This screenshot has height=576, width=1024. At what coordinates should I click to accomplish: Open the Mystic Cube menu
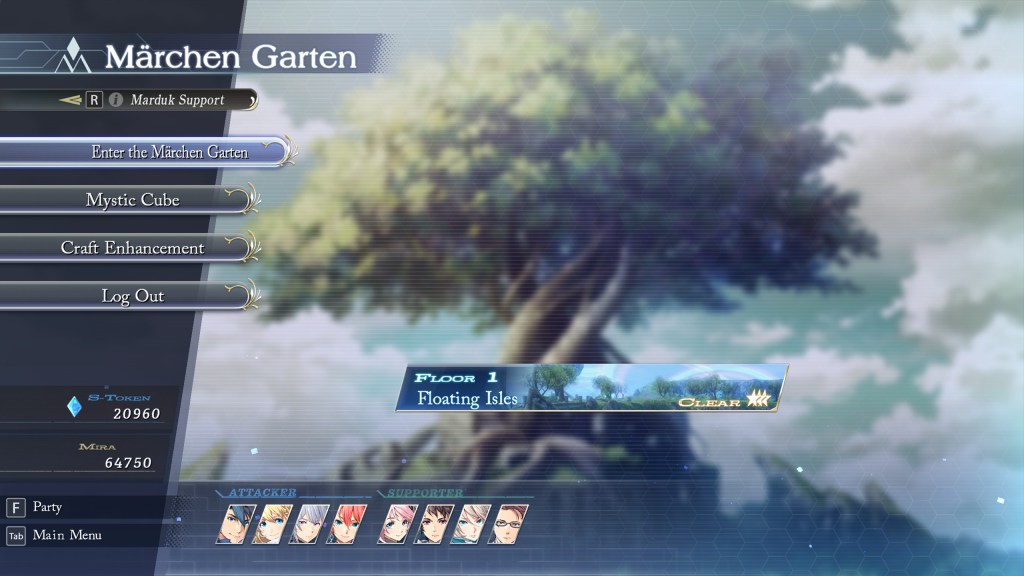click(133, 200)
